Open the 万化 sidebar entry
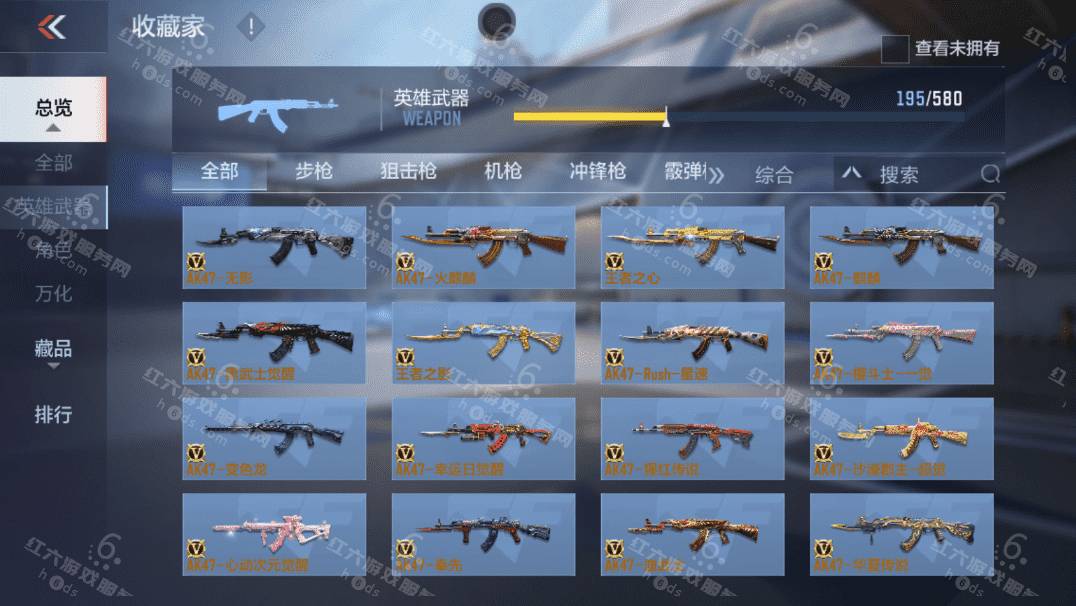1076x606 pixels. click(54, 294)
